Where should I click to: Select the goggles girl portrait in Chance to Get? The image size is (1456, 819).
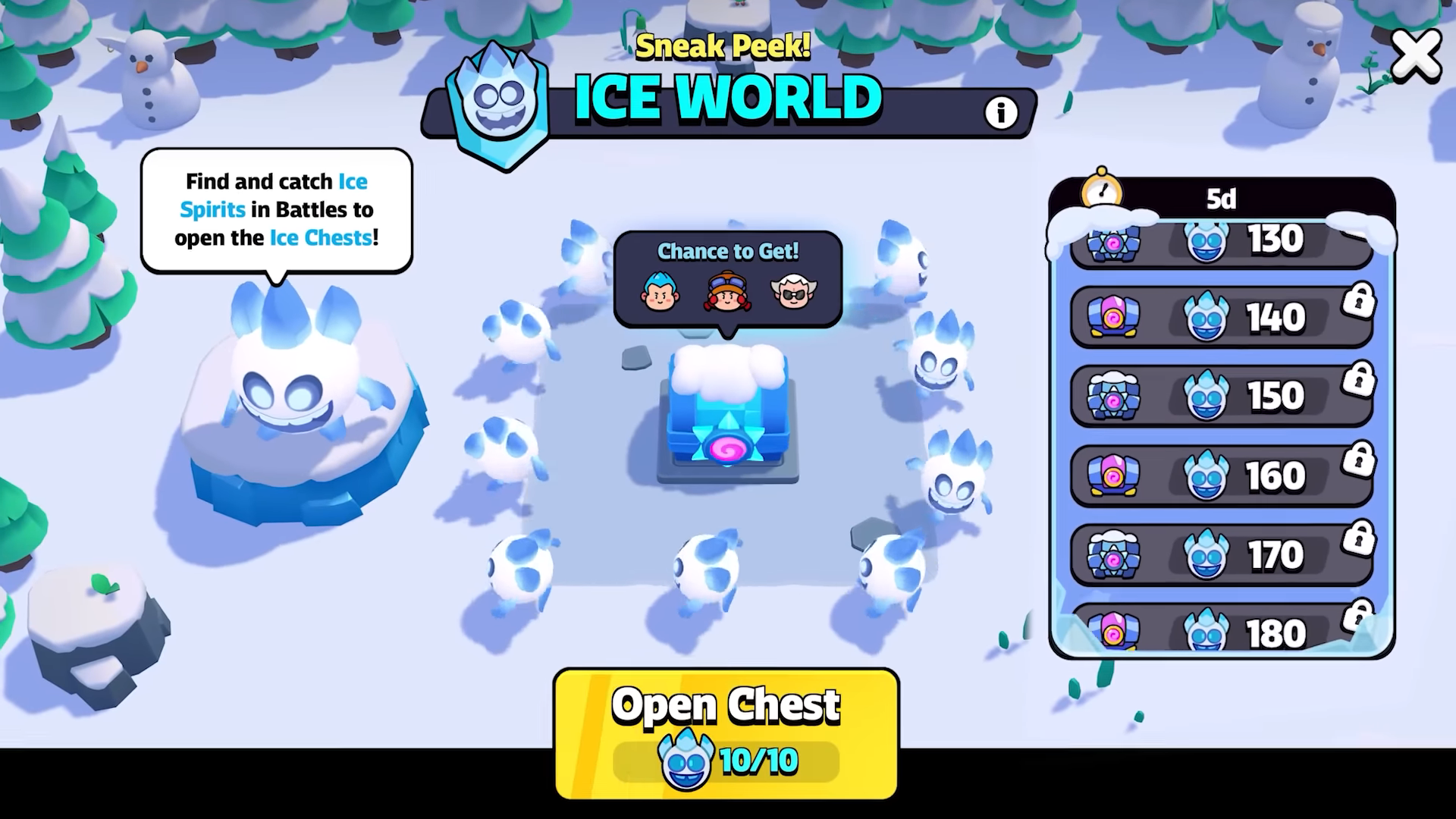726,293
